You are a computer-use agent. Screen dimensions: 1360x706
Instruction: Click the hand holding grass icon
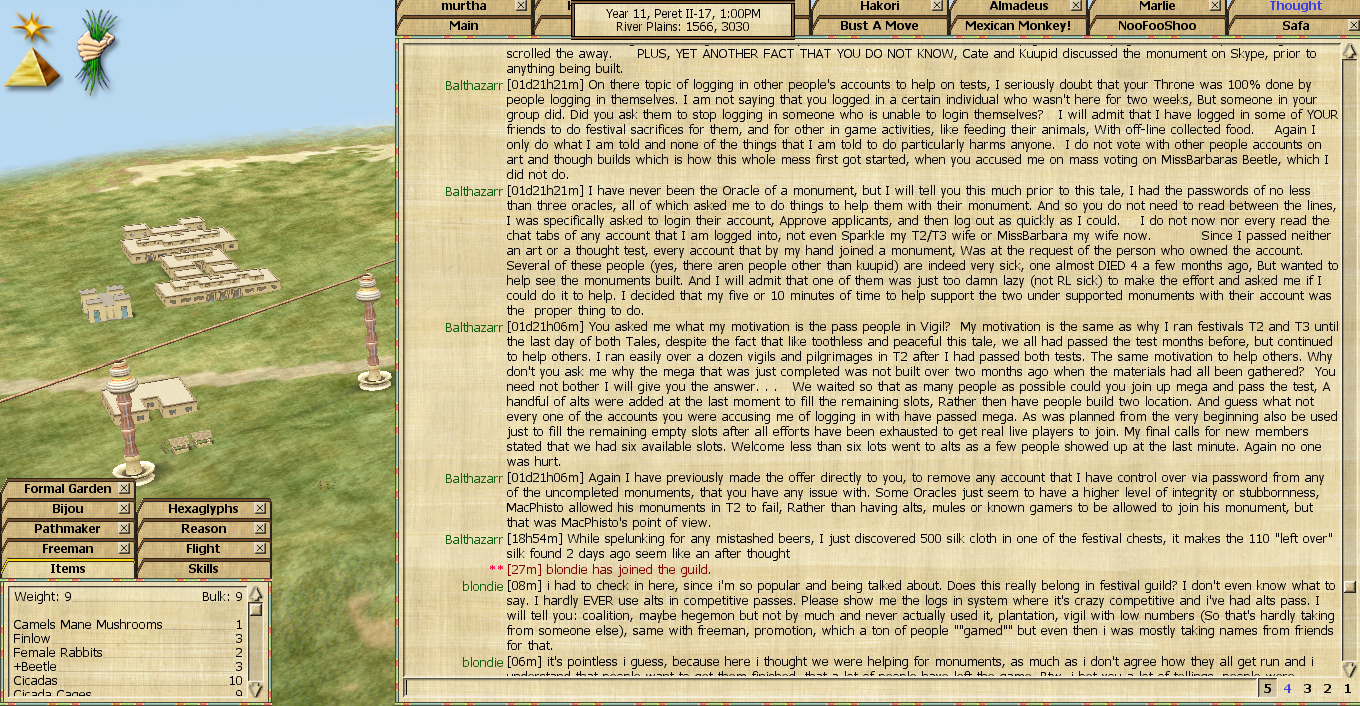[97, 50]
